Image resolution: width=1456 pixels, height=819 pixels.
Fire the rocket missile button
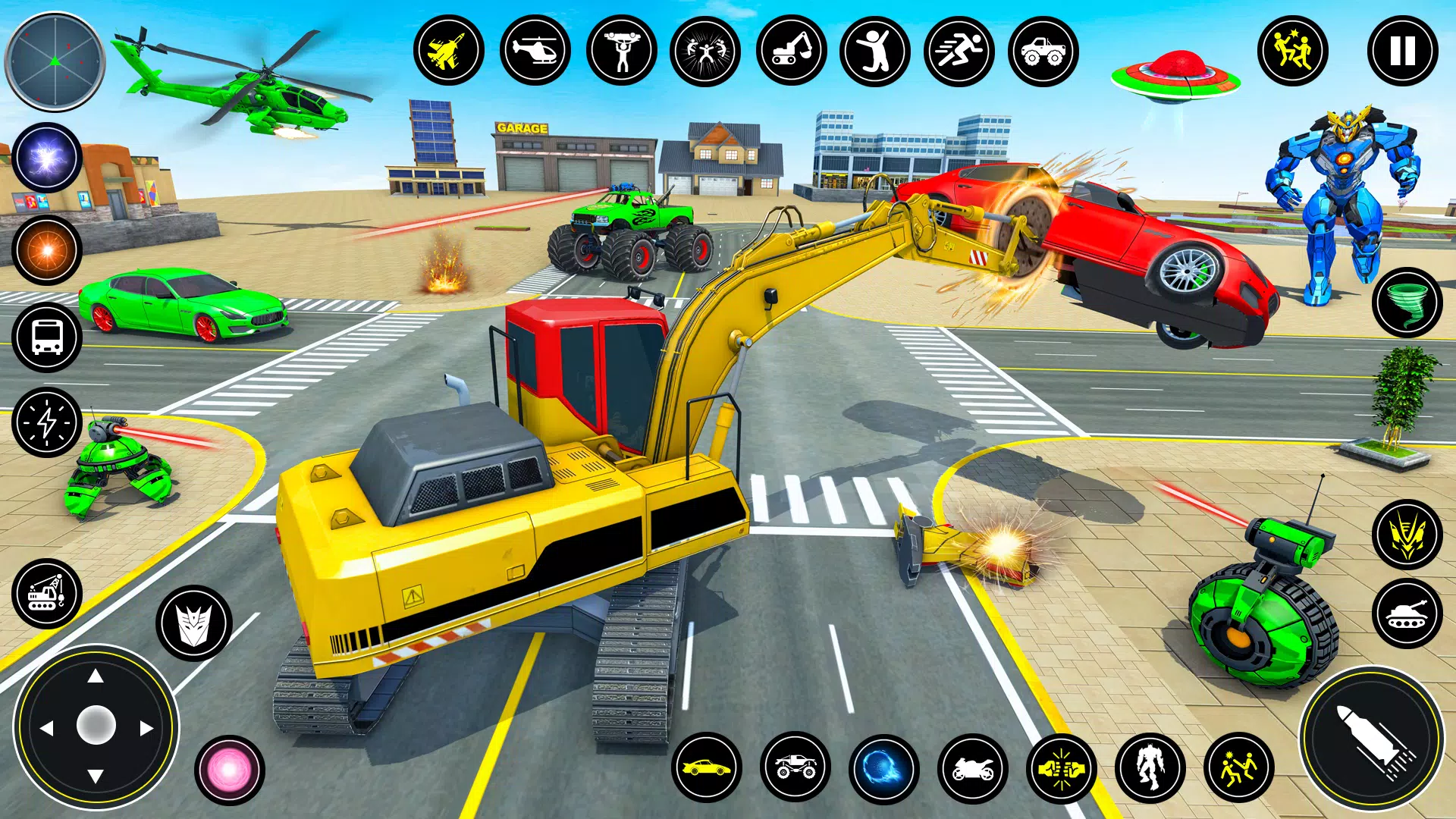pyautogui.click(x=1373, y=738)
